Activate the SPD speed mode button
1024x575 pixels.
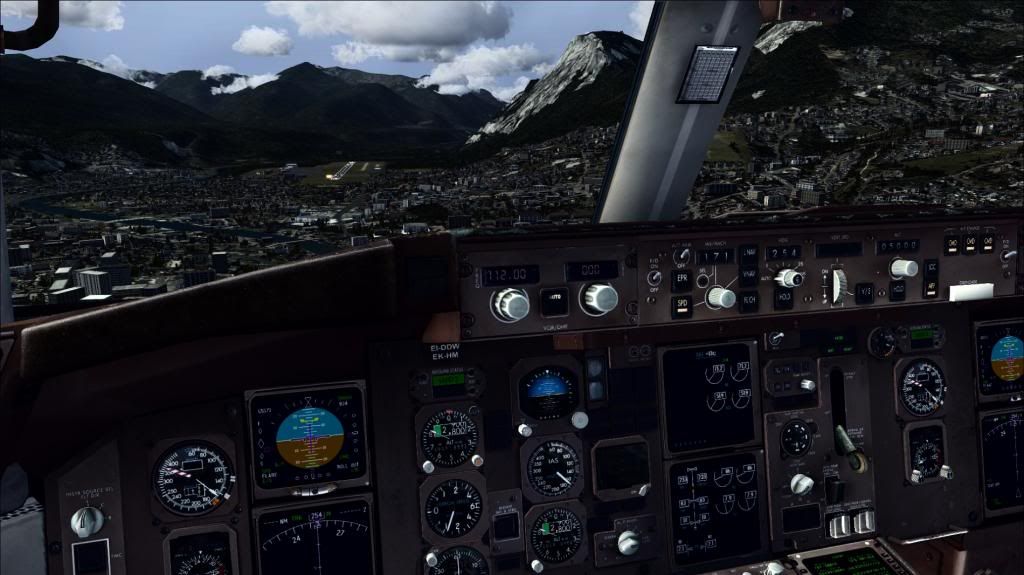click(681, 305)
